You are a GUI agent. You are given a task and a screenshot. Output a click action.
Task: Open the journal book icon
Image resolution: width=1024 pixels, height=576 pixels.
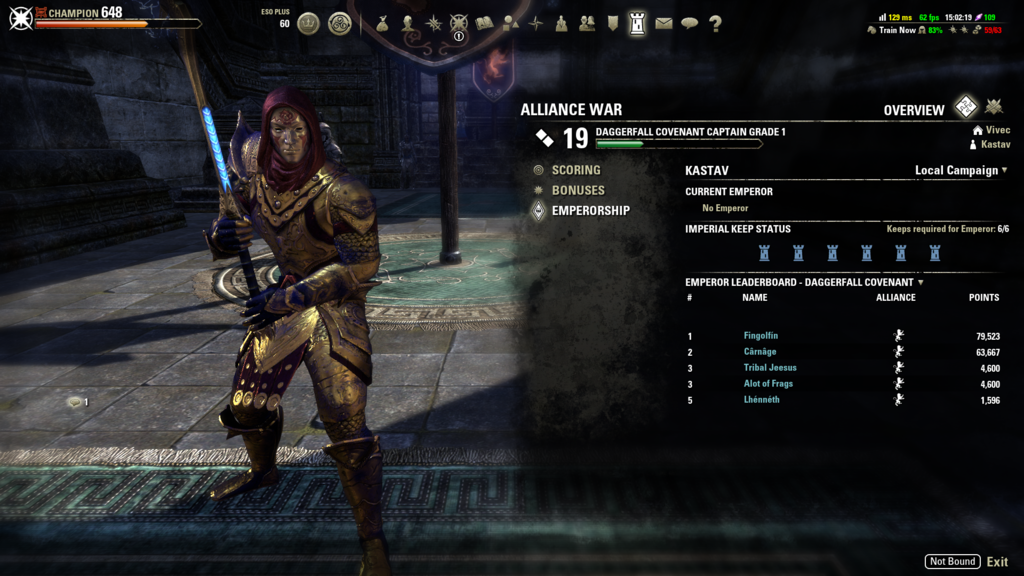(x=485, y=24)
